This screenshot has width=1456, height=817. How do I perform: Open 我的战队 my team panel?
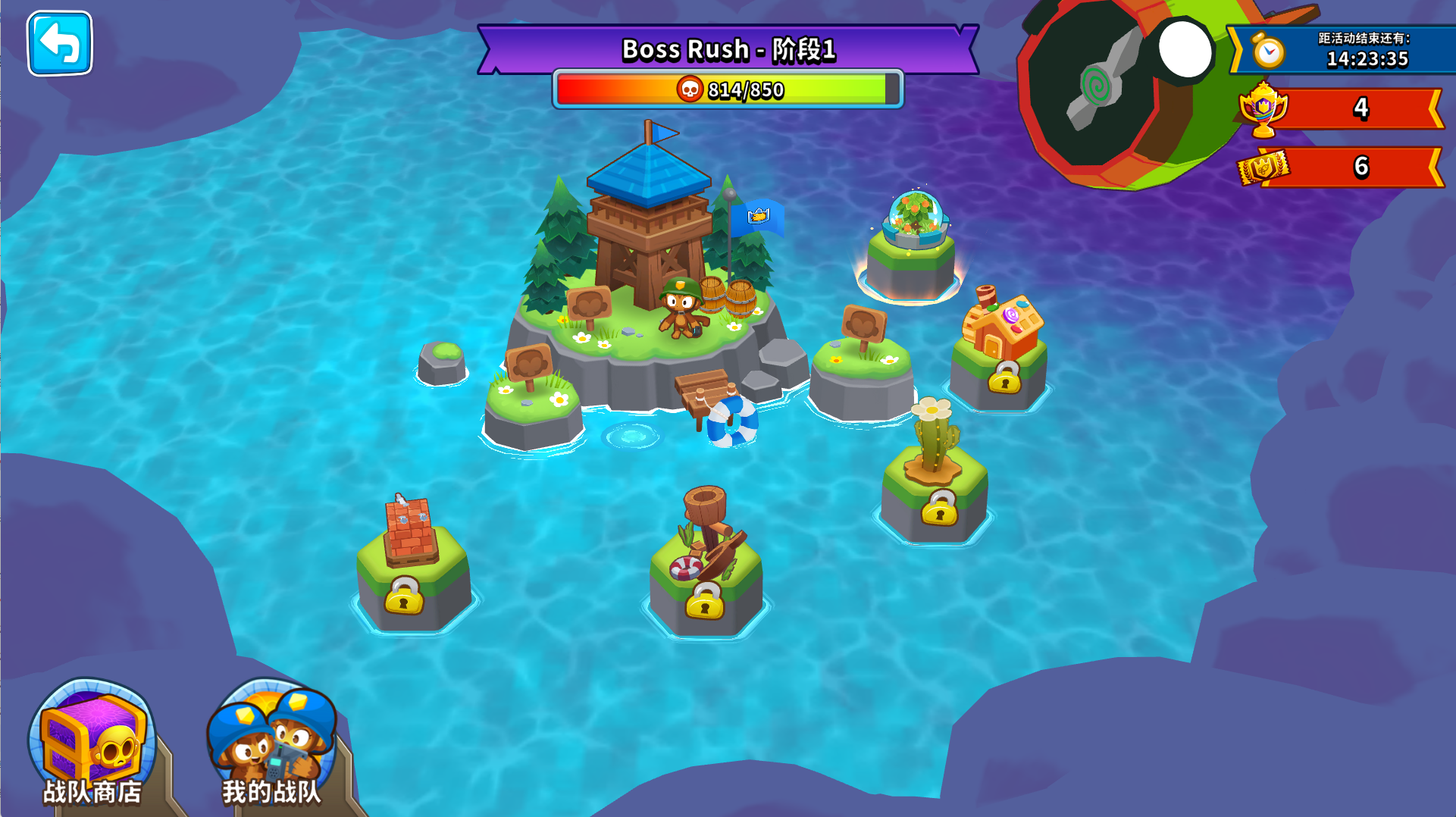click(271, 744)
